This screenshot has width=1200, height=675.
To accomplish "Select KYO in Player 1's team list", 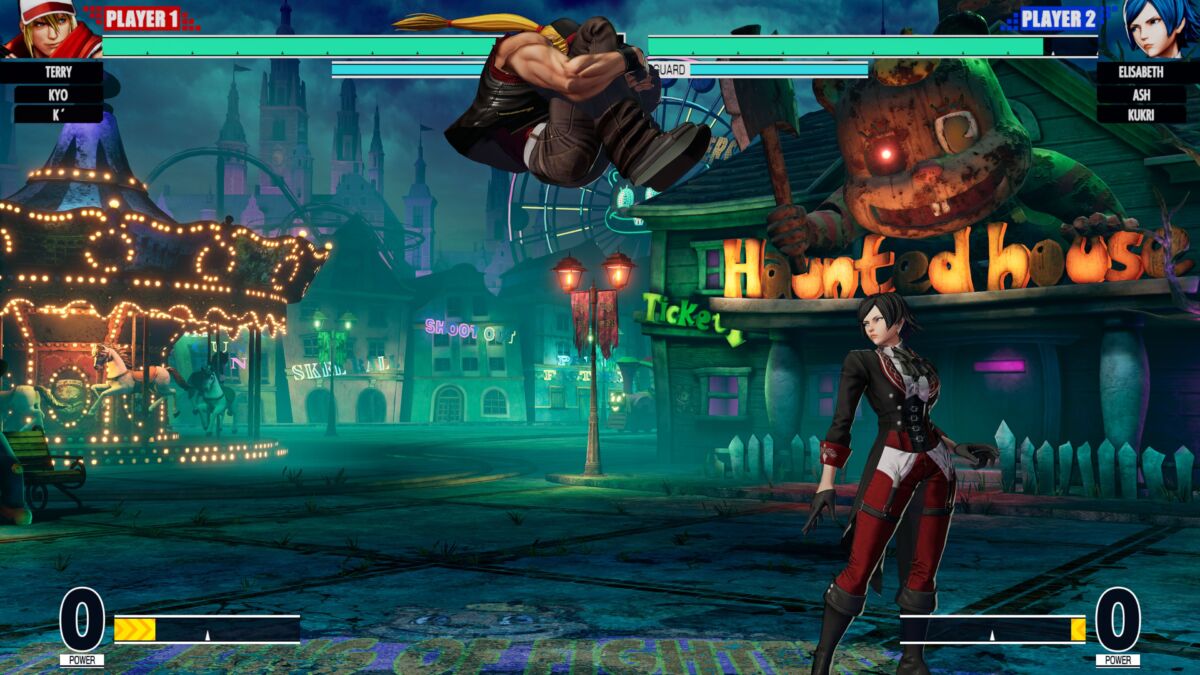I will click(58, 94).
